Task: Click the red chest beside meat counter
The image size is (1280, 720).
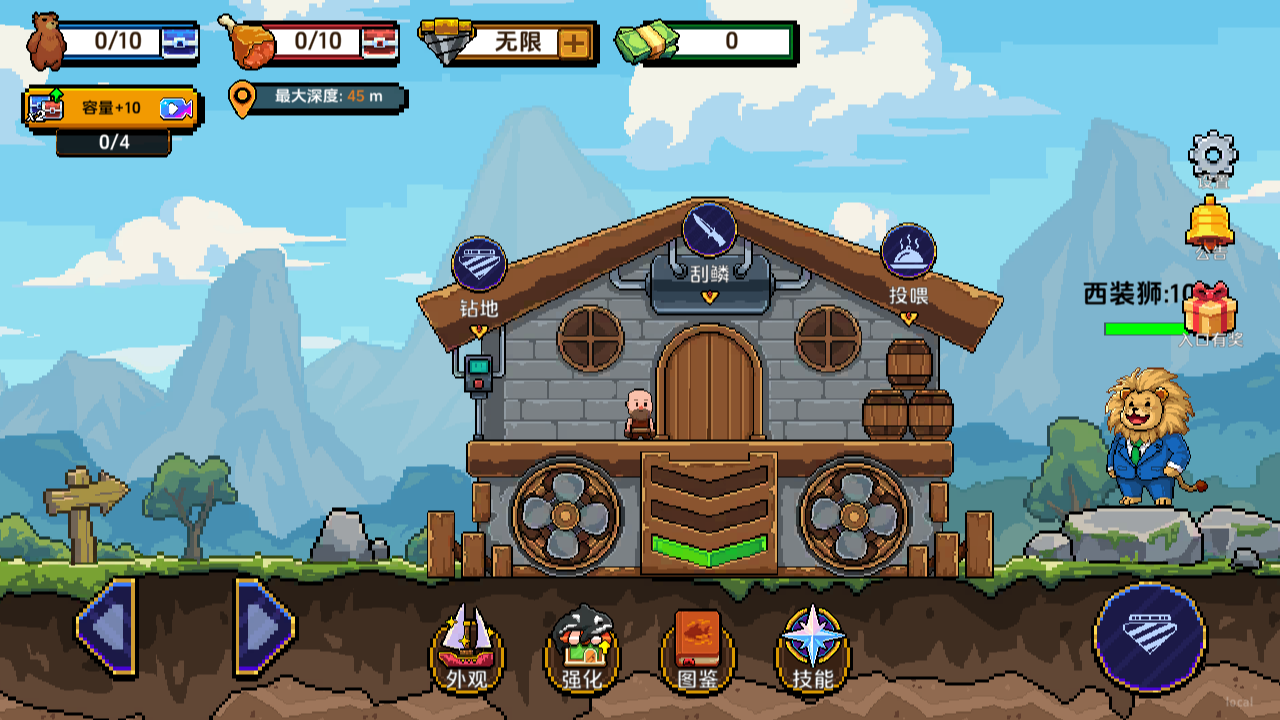Action: pyautogui.click(x=380, y=43)
